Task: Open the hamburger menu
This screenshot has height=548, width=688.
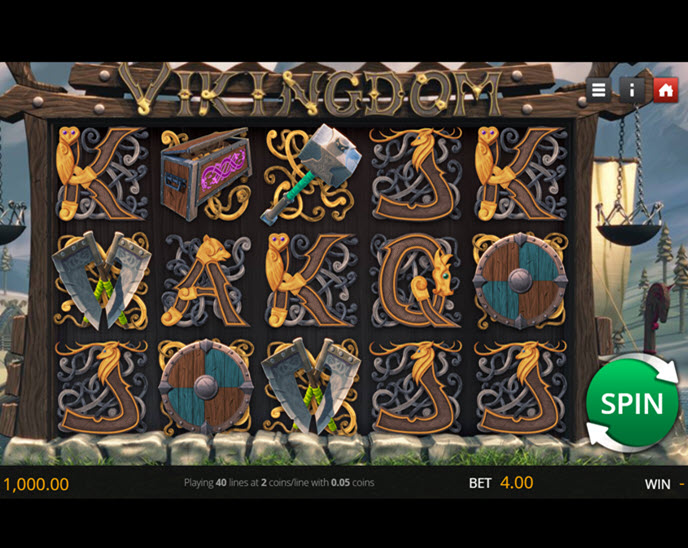Action: point(598,90)
